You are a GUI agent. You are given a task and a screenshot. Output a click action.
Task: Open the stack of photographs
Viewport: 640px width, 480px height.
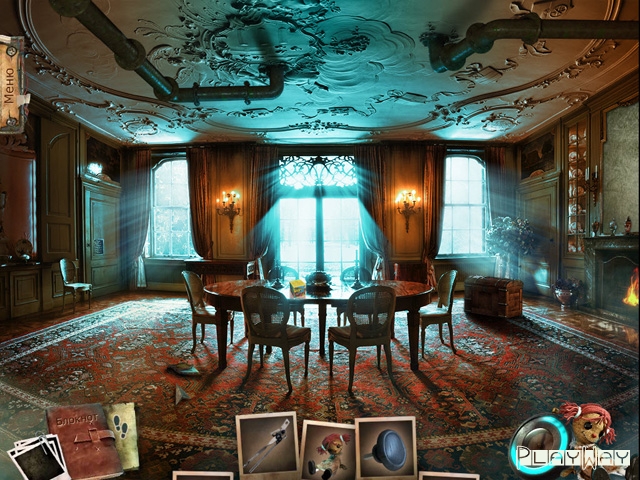(x=36, y=459)
